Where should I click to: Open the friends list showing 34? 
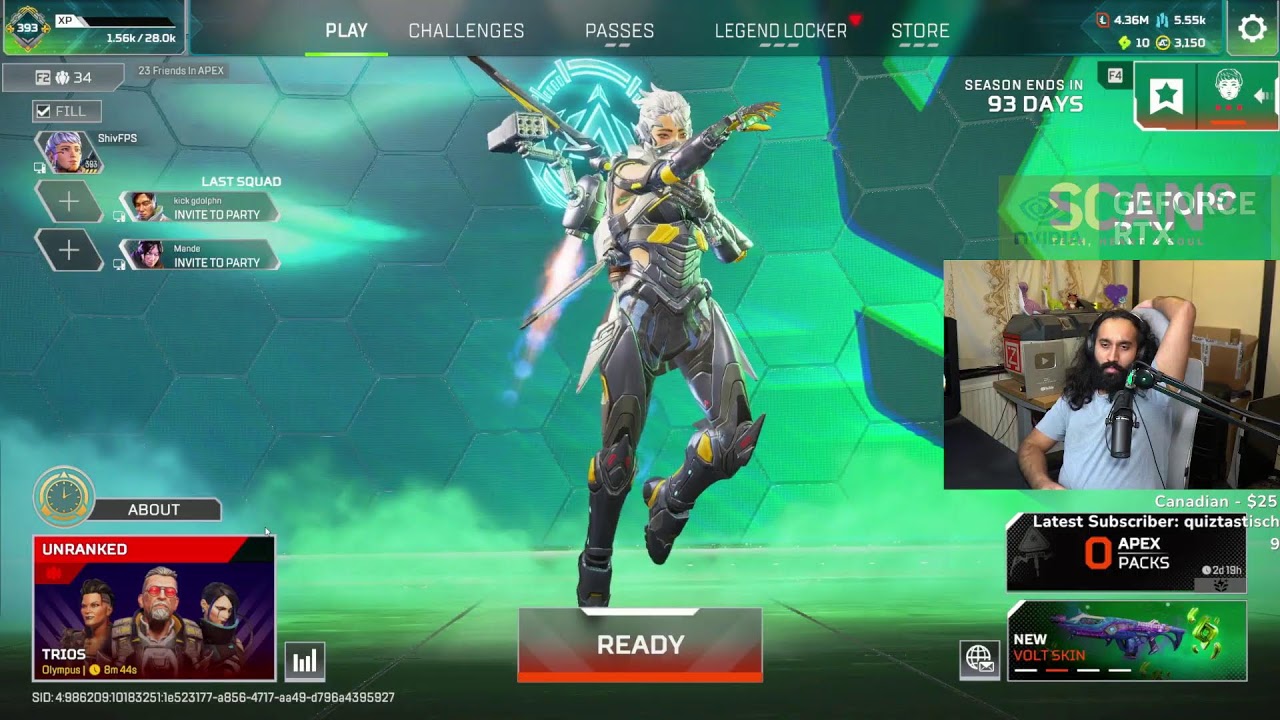point(63,77)
